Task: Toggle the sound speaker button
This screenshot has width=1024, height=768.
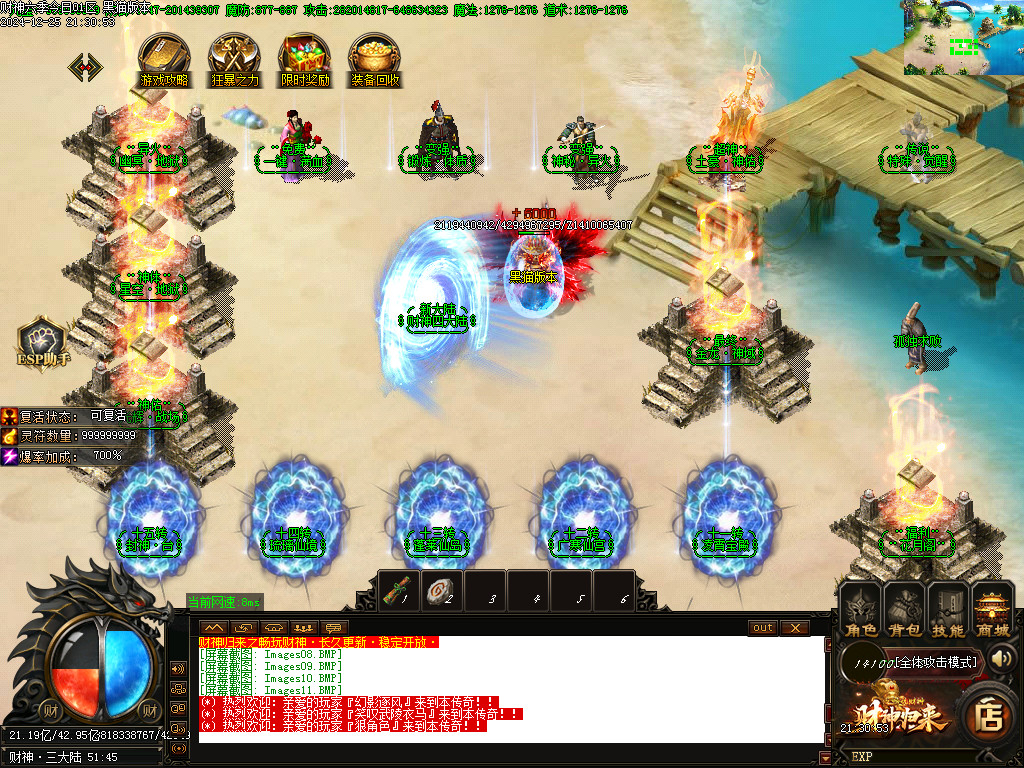Action: [1002, 658]
